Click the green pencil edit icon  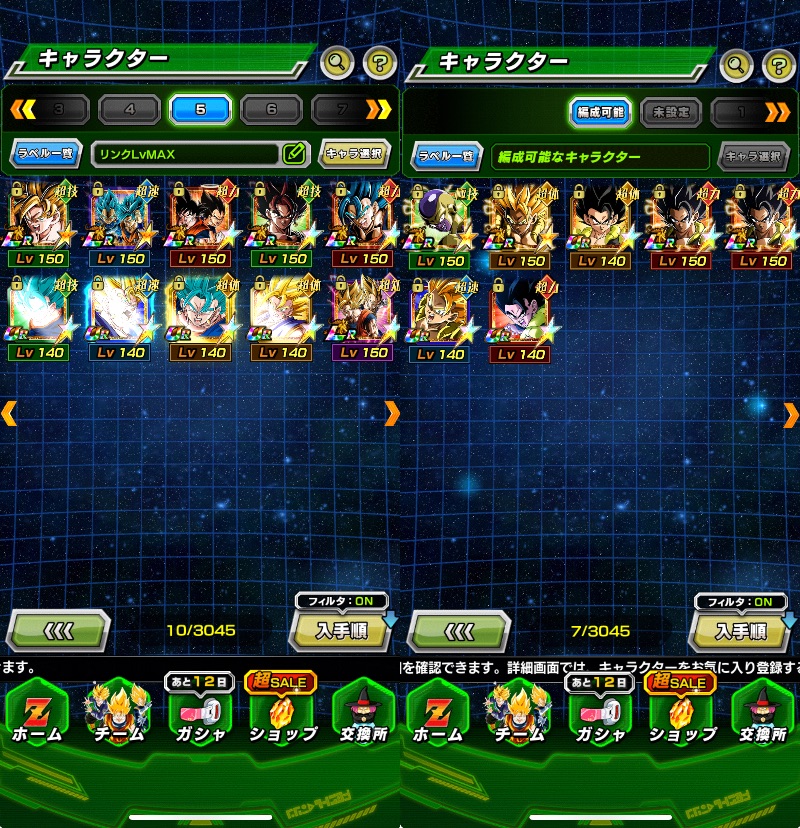point(293,154)
